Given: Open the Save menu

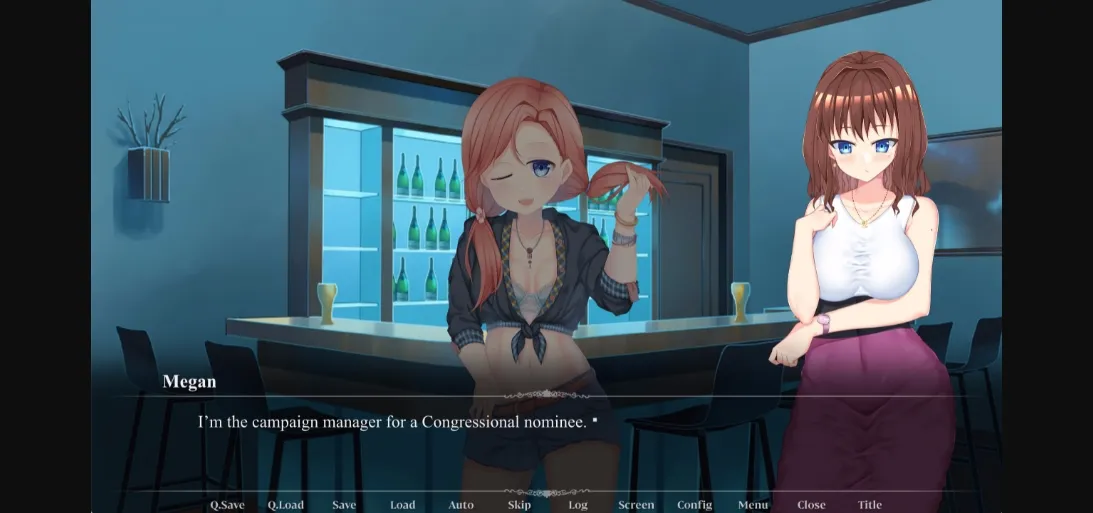Looking at the screenshot, I should [344, 505].
